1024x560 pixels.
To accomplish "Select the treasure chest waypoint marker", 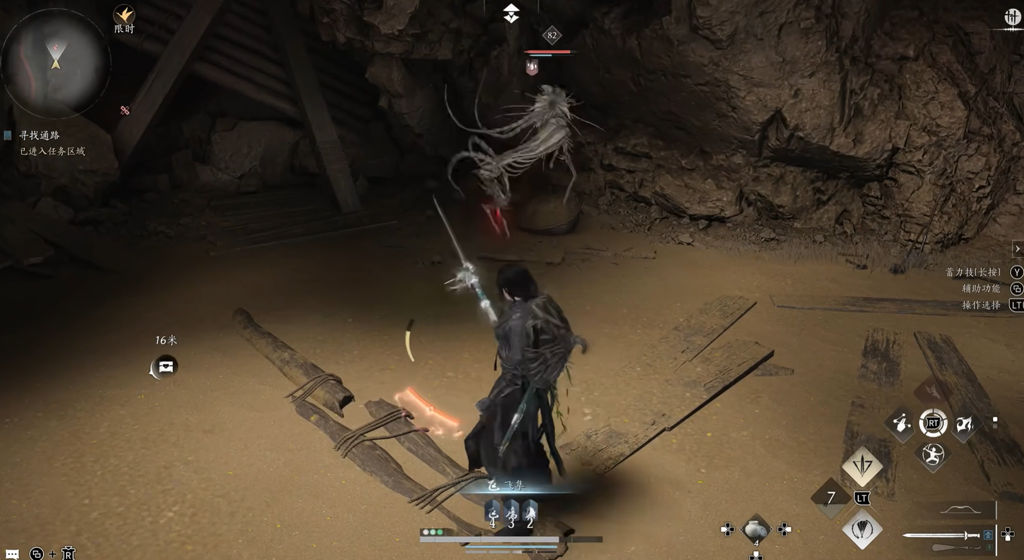I will point(166,366).
